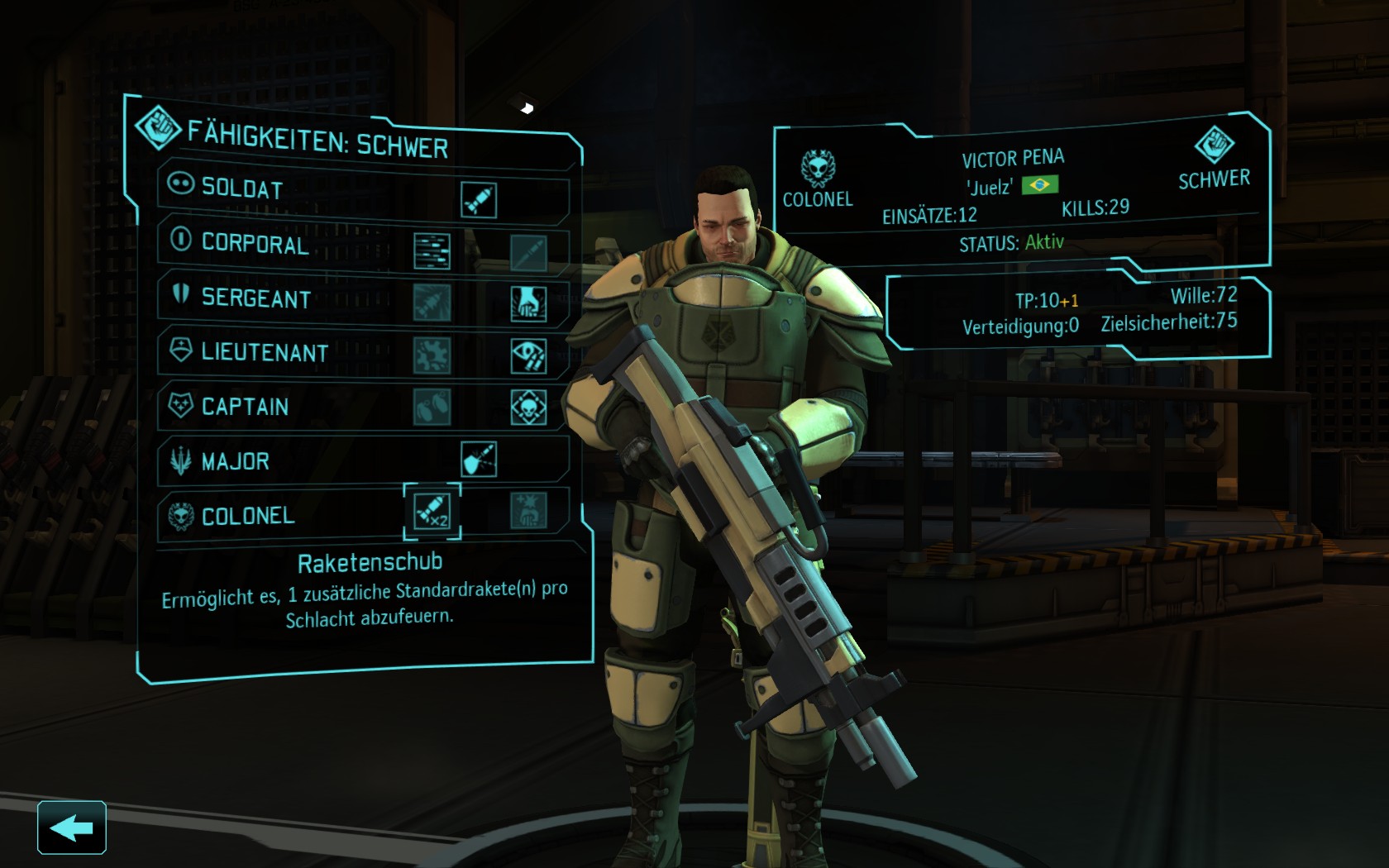Viewport: 1389px width, 868px height.
Task: Pick the dimmed Corporal holo-targeting ability
Action: [x=528, y=252]
